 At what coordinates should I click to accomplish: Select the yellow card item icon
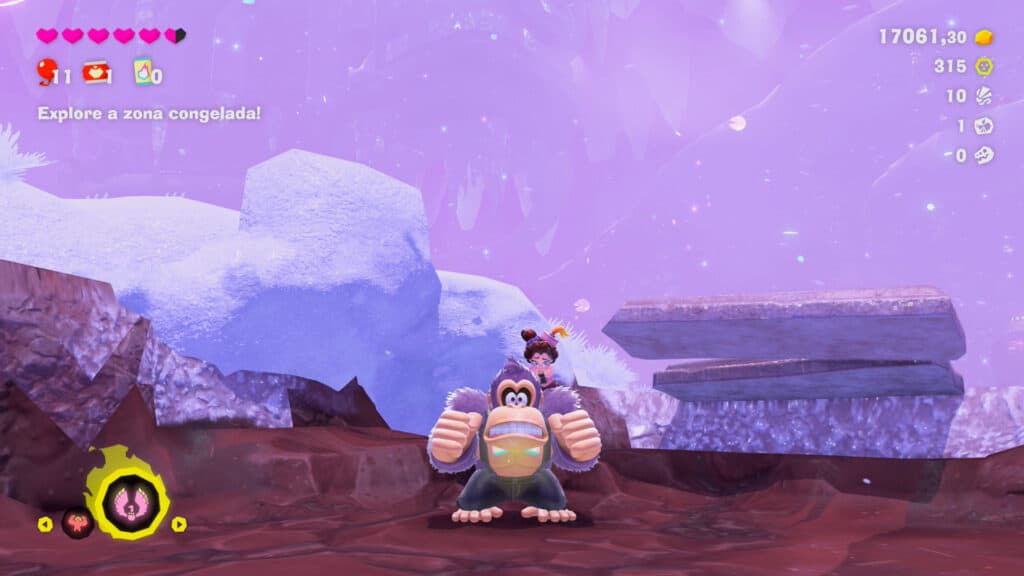[143, 72]
